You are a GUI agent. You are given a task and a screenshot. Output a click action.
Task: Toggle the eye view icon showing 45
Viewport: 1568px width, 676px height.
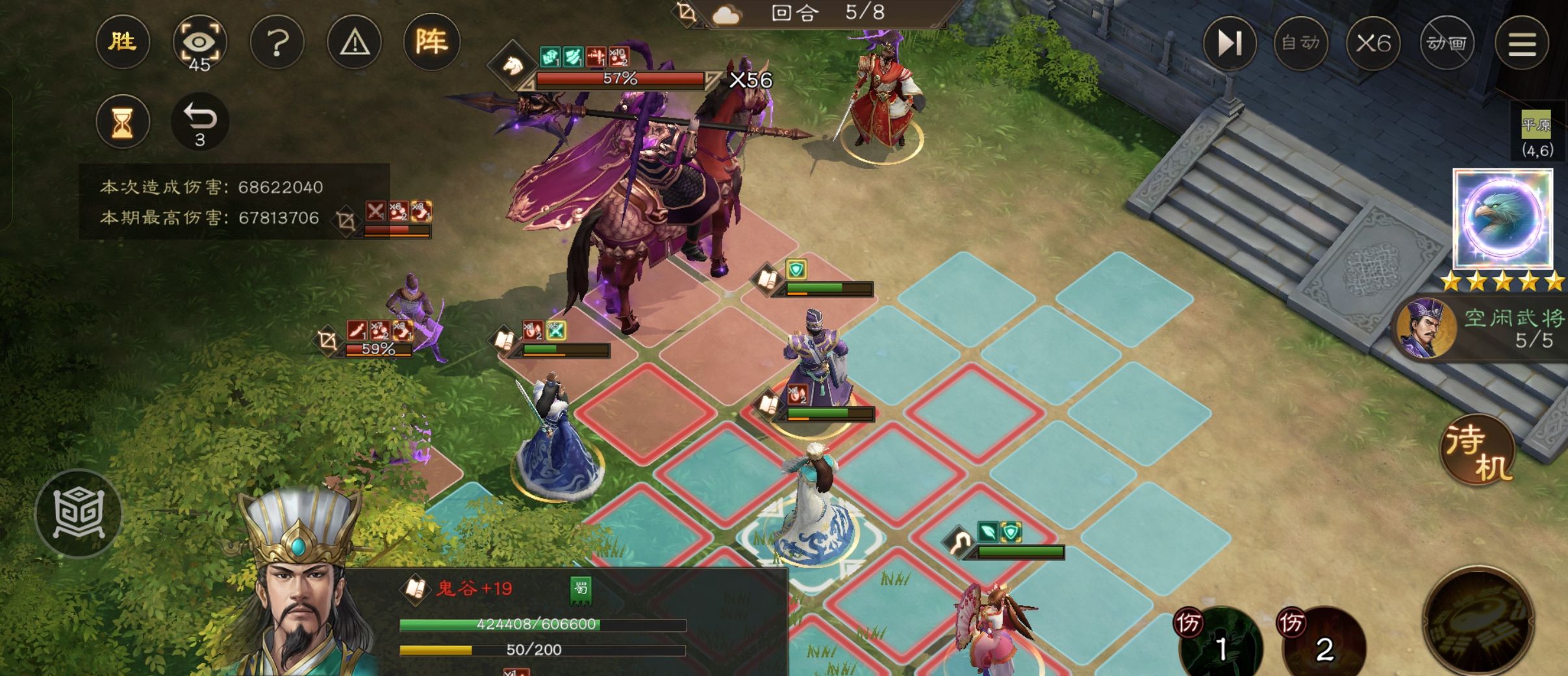[x=199, y=44]
